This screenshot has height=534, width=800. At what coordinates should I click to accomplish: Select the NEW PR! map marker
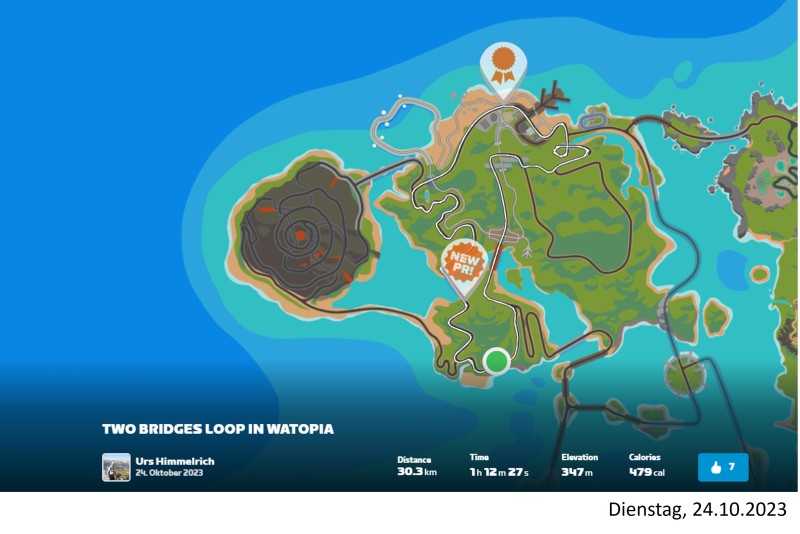(463, 264)
